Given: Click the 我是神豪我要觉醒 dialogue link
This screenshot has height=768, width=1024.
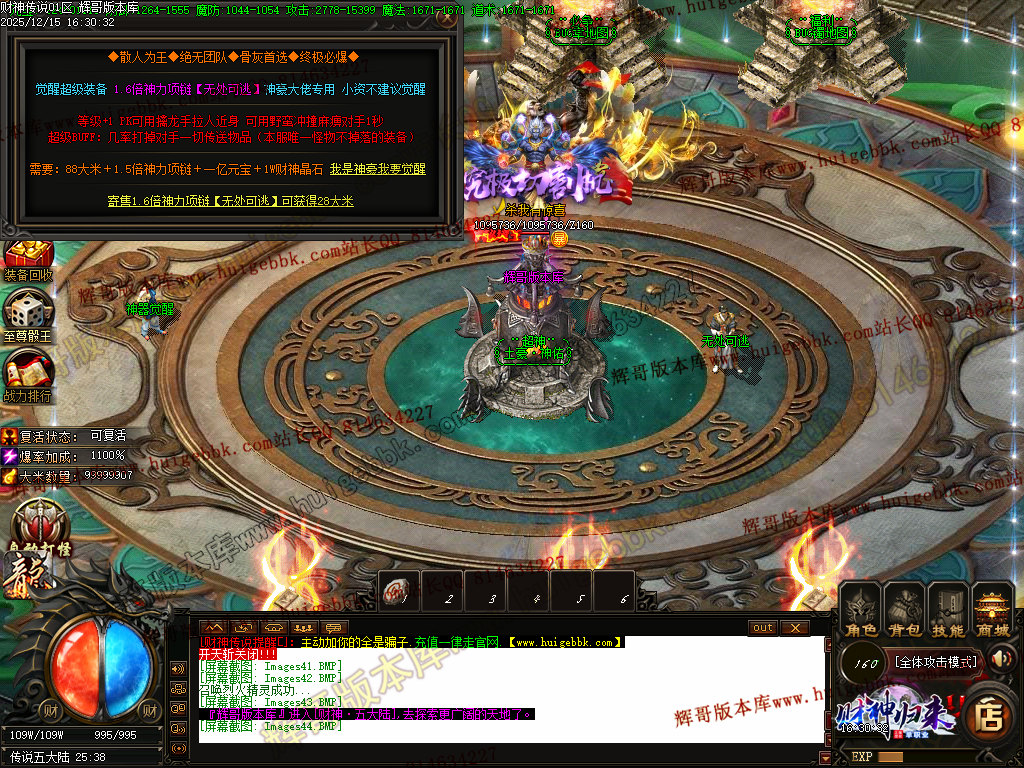Looking at the screenshot, I should click(378, 170).
